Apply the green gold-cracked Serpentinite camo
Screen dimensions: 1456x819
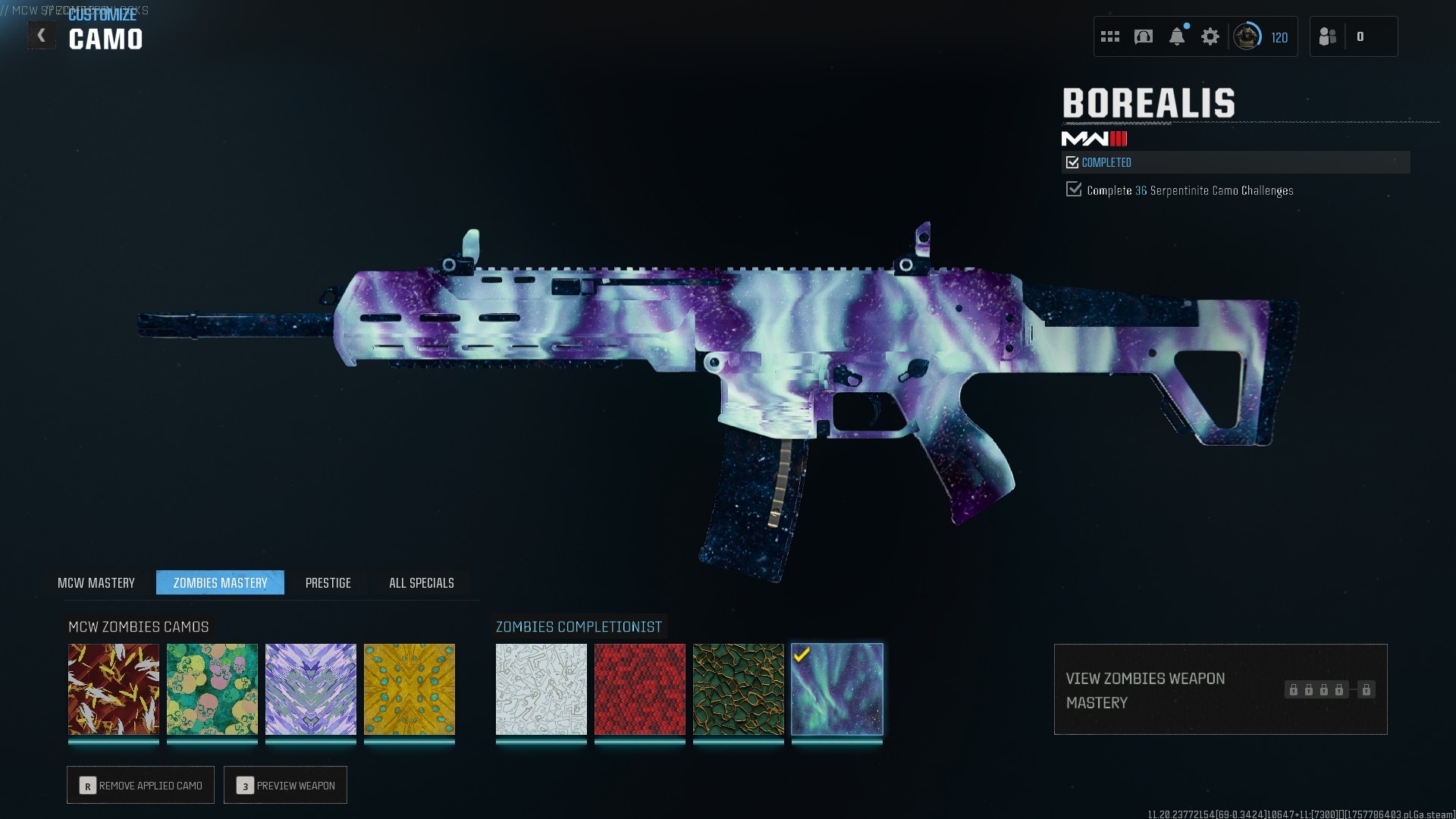tap(739, 689)
